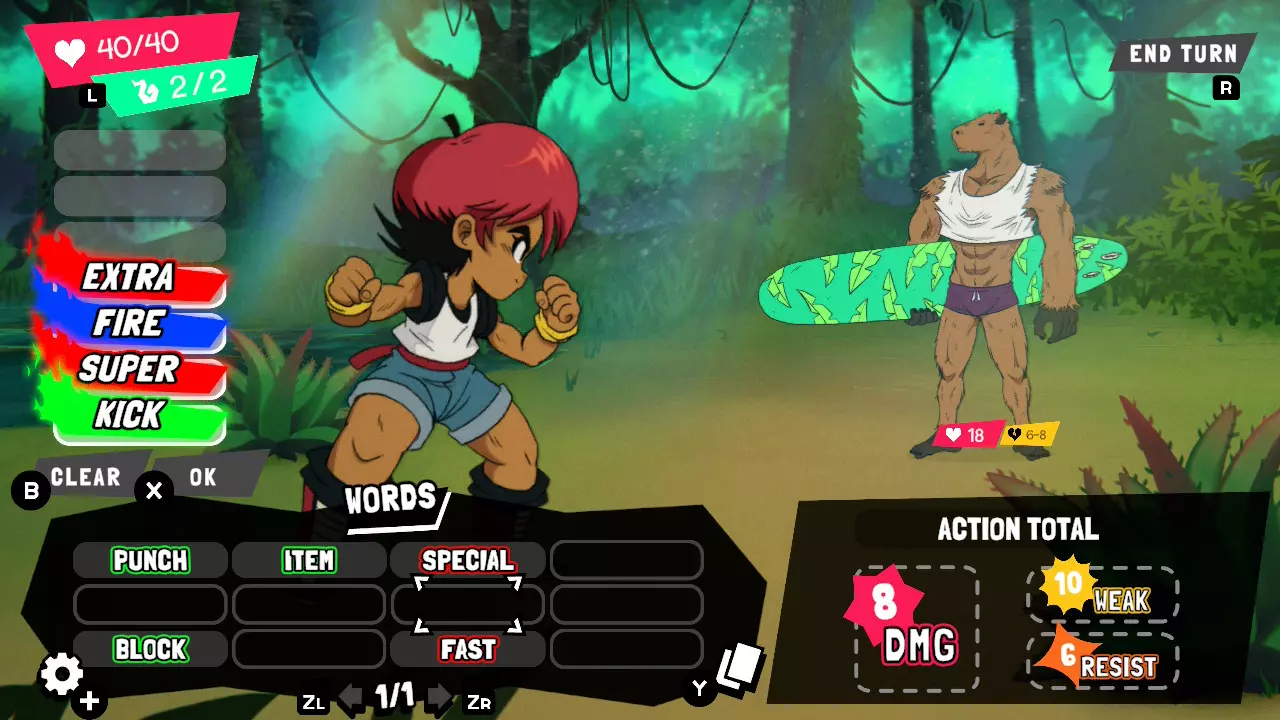End the current turn
Image resolution: width=1280 pixels, height=720 pixels.
pos(1182,54)
